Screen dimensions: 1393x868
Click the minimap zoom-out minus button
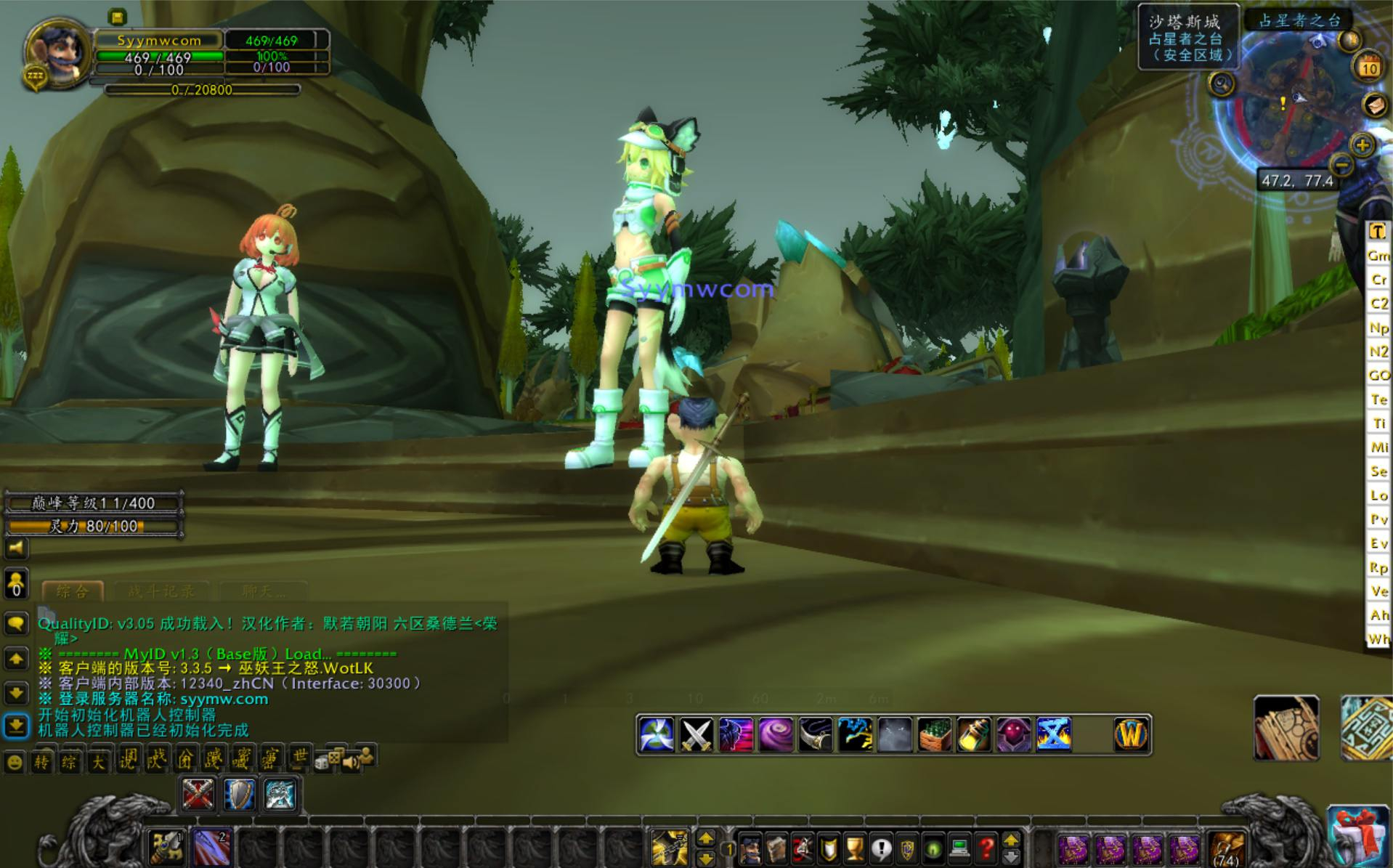pyautogui.click(x=1342, y=166)
